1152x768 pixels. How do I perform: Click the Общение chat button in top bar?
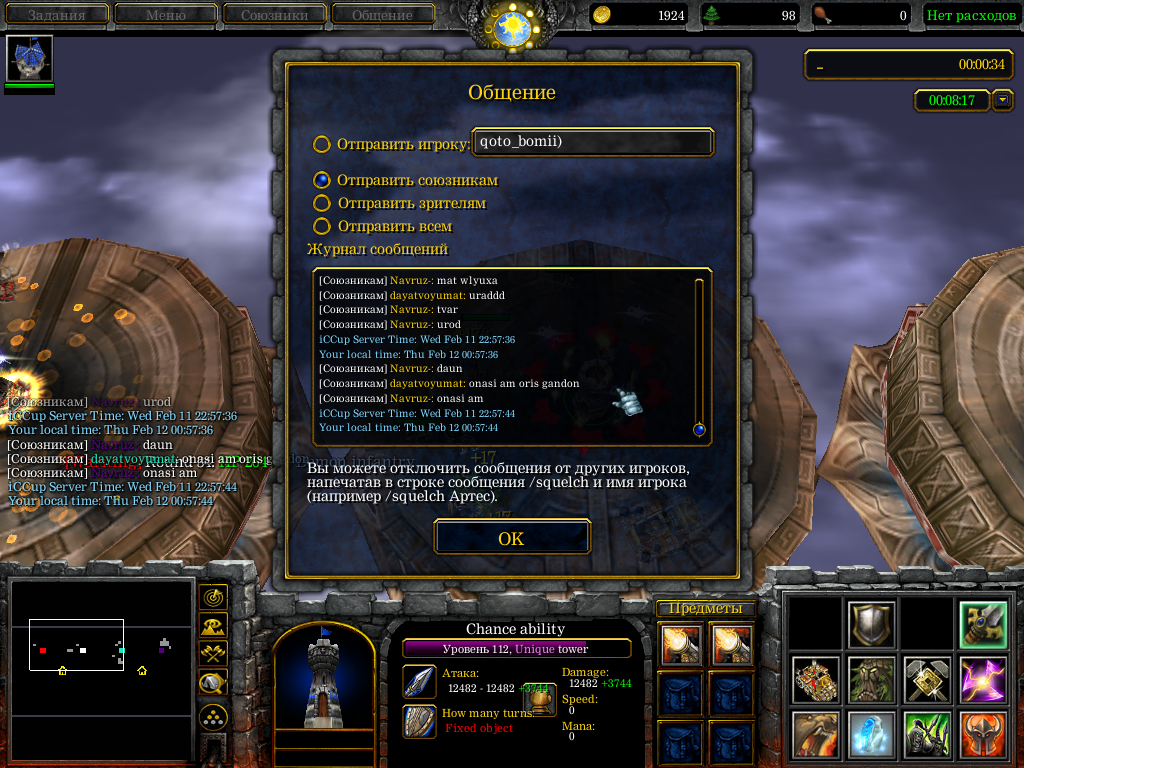[x=383, y=15]
